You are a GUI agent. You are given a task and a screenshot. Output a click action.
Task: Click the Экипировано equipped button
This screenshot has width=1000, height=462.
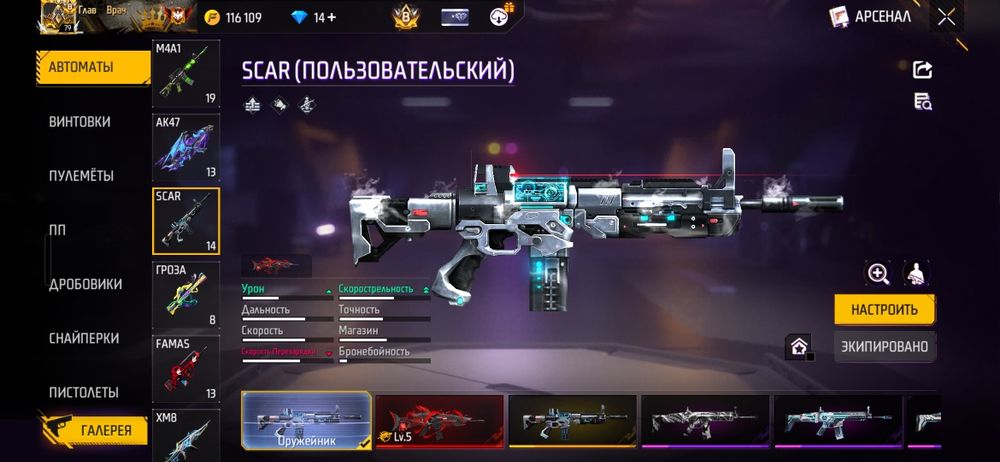coord(884,347)
